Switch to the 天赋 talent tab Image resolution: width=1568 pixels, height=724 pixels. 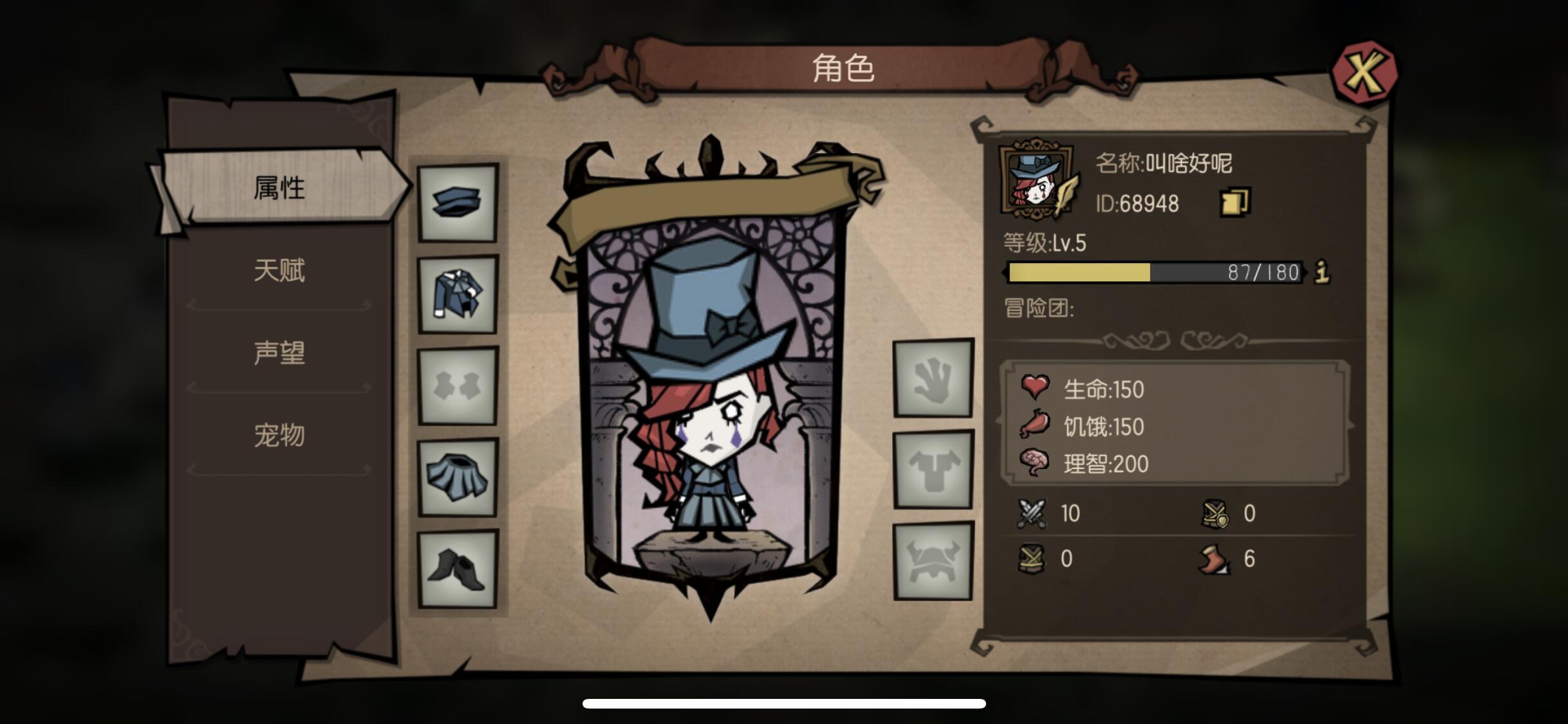[279, 270]
